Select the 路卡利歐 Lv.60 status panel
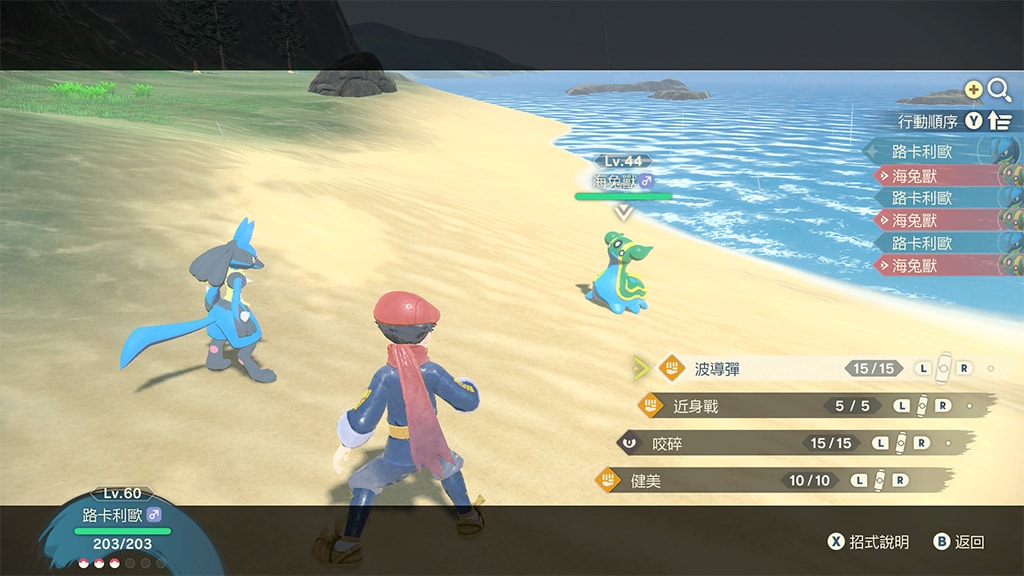1024x576 pixels. tap(122, 516)
